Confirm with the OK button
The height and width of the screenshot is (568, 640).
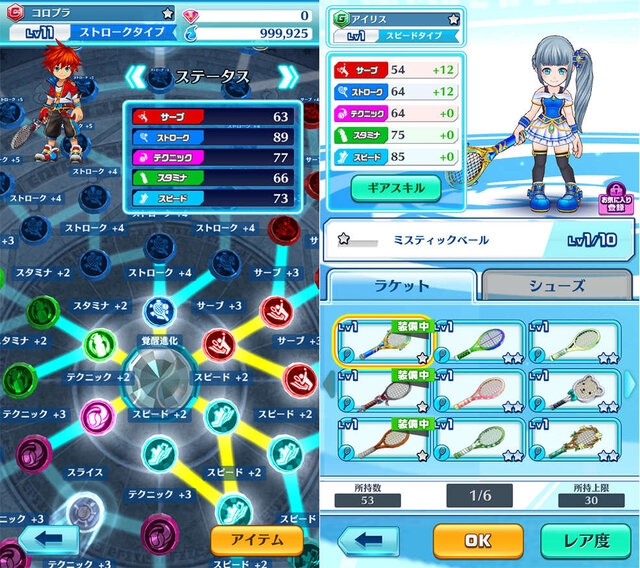pyautogui.click(x=478, y=542)
